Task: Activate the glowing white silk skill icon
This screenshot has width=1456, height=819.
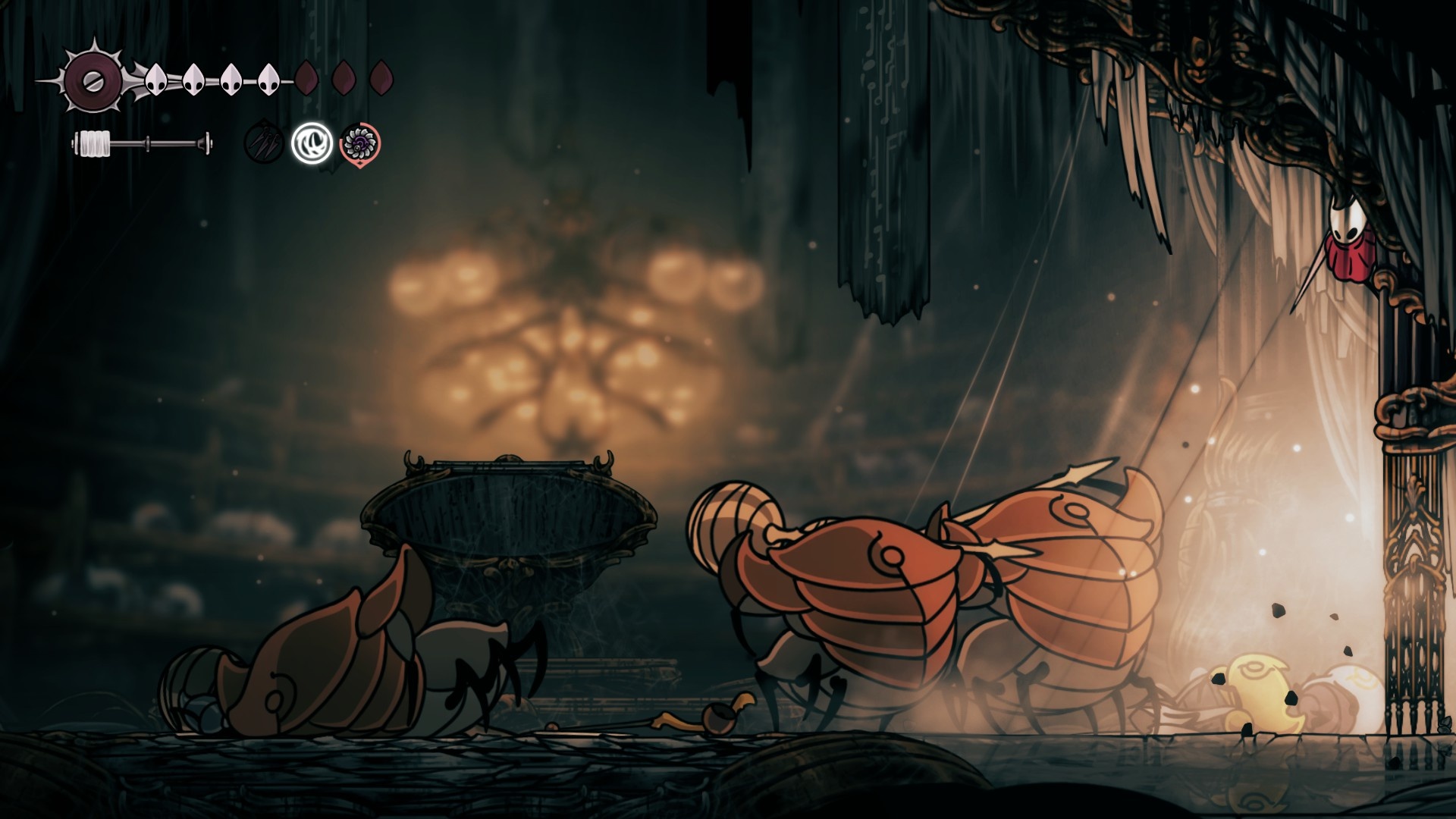Action: coord(312,143)
